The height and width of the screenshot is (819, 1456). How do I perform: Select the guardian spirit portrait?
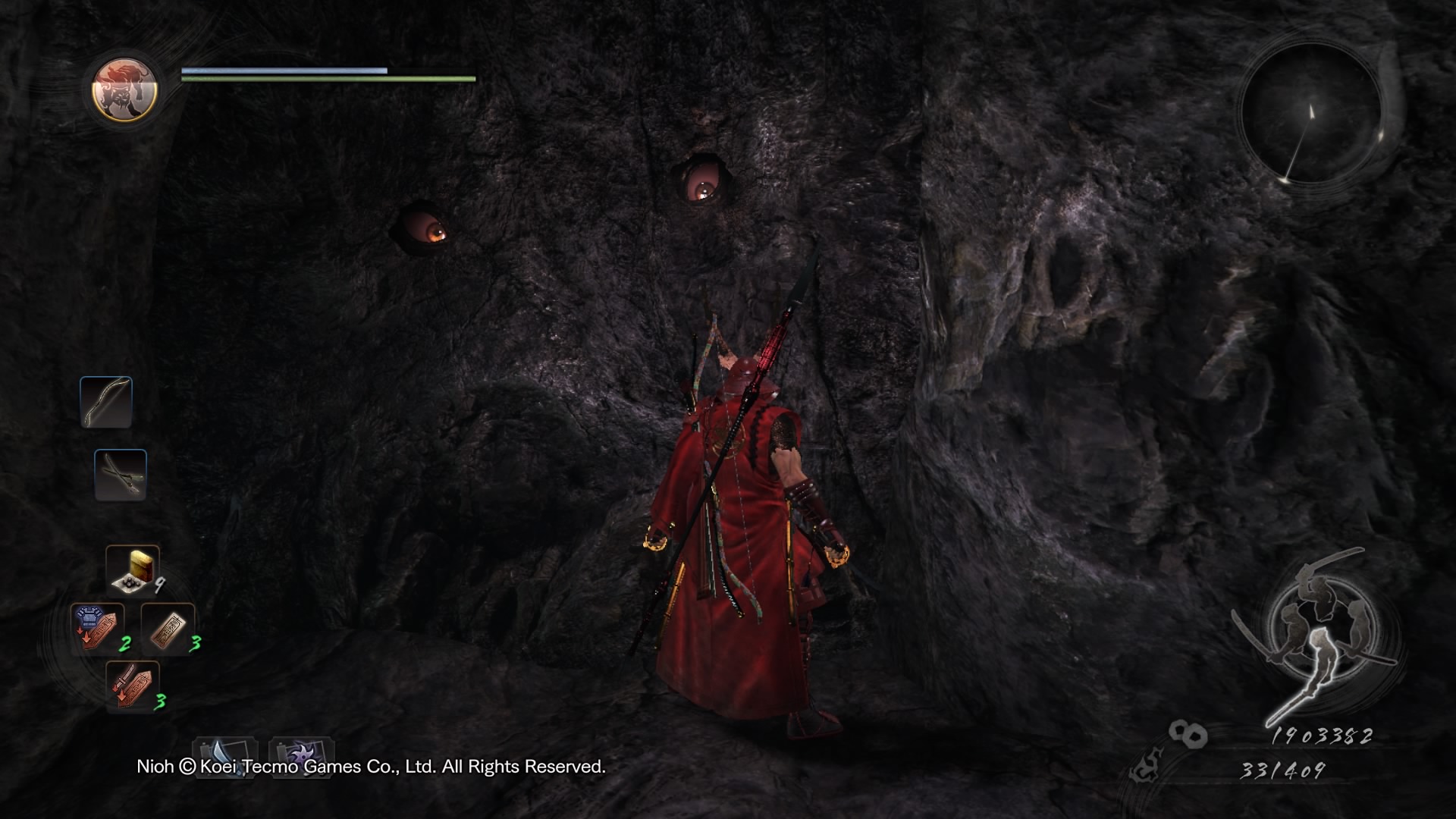click(x=124, y=89)
